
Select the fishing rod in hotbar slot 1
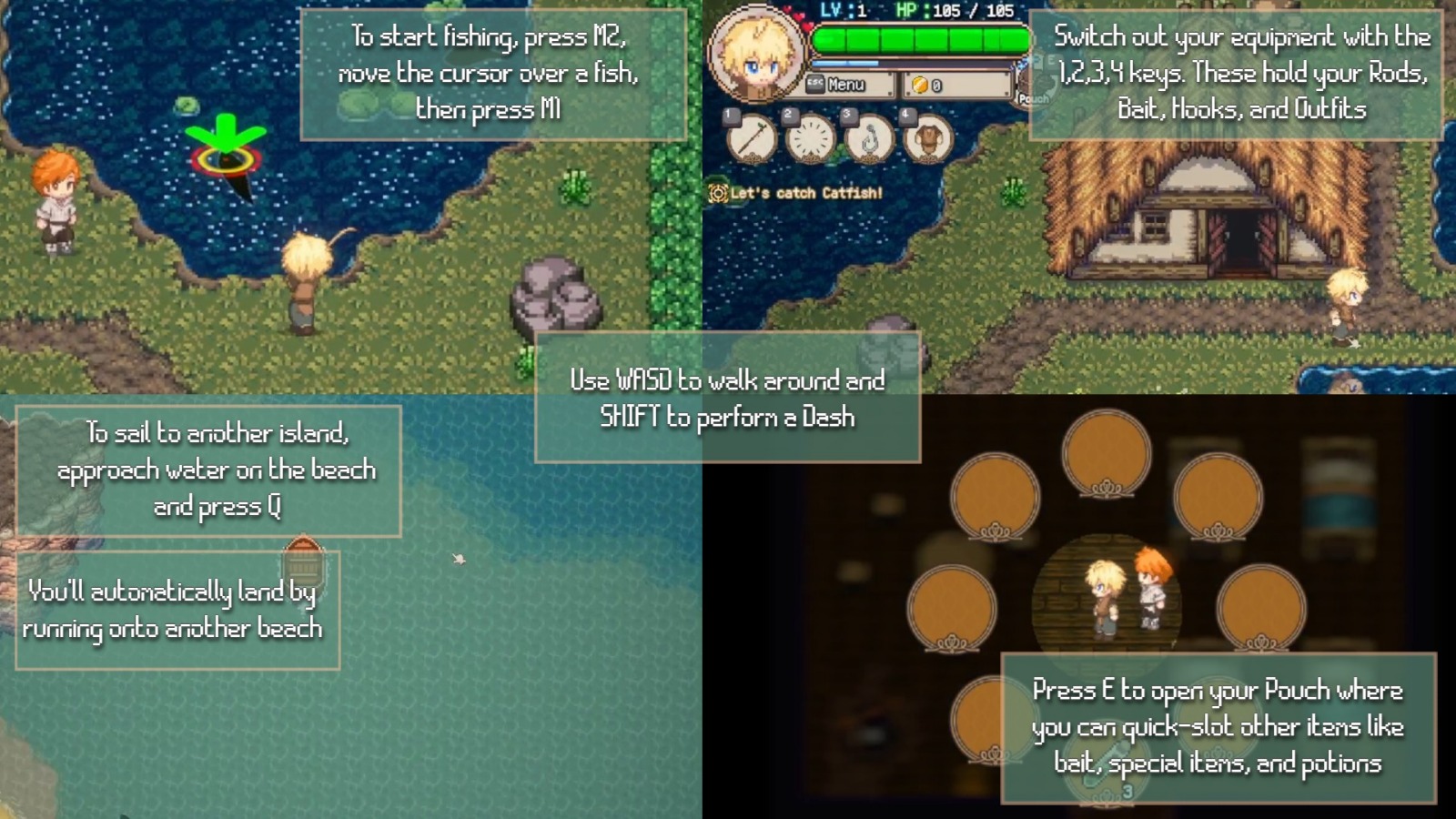click(752, 139)
